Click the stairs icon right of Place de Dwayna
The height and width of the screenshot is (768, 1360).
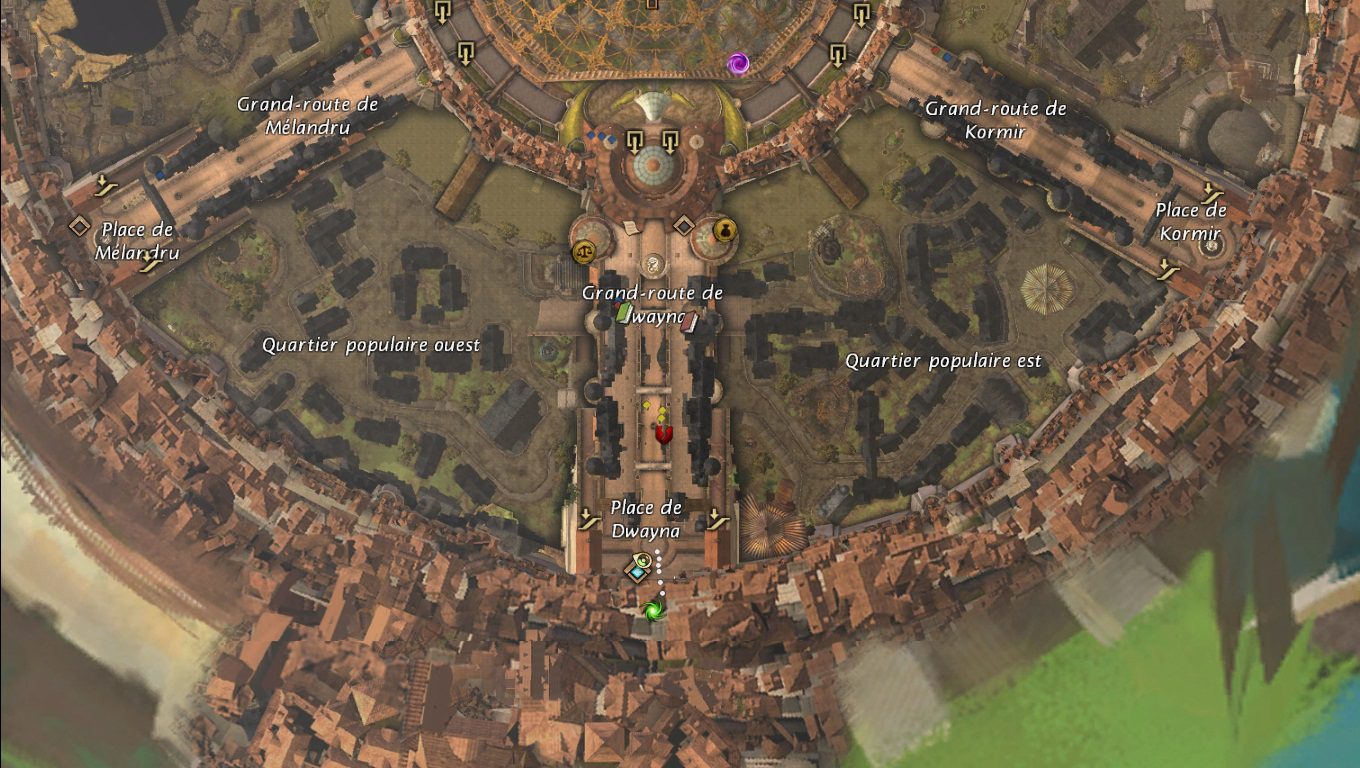(716, 518)
